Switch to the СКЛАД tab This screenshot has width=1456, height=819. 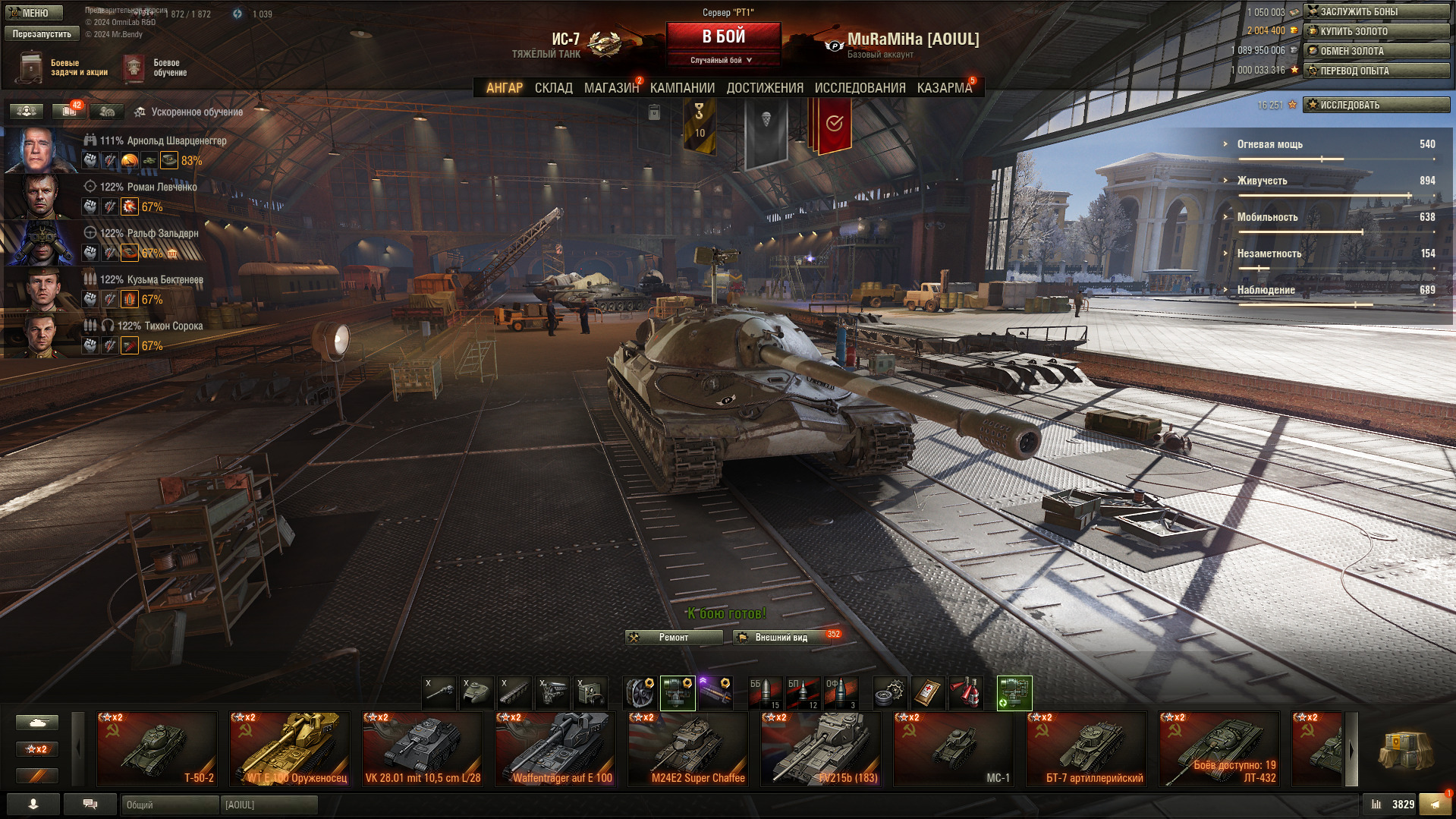(x=553, y=88)
